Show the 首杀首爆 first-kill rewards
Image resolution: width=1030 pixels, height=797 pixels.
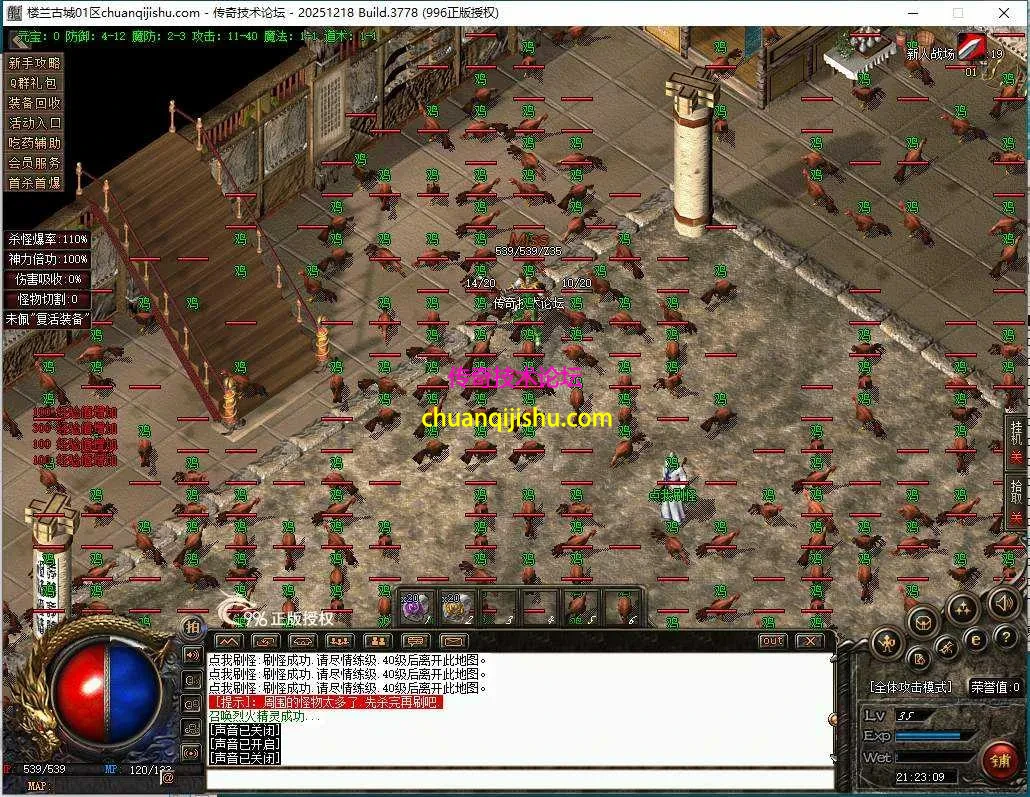click(x=35, y=183)
